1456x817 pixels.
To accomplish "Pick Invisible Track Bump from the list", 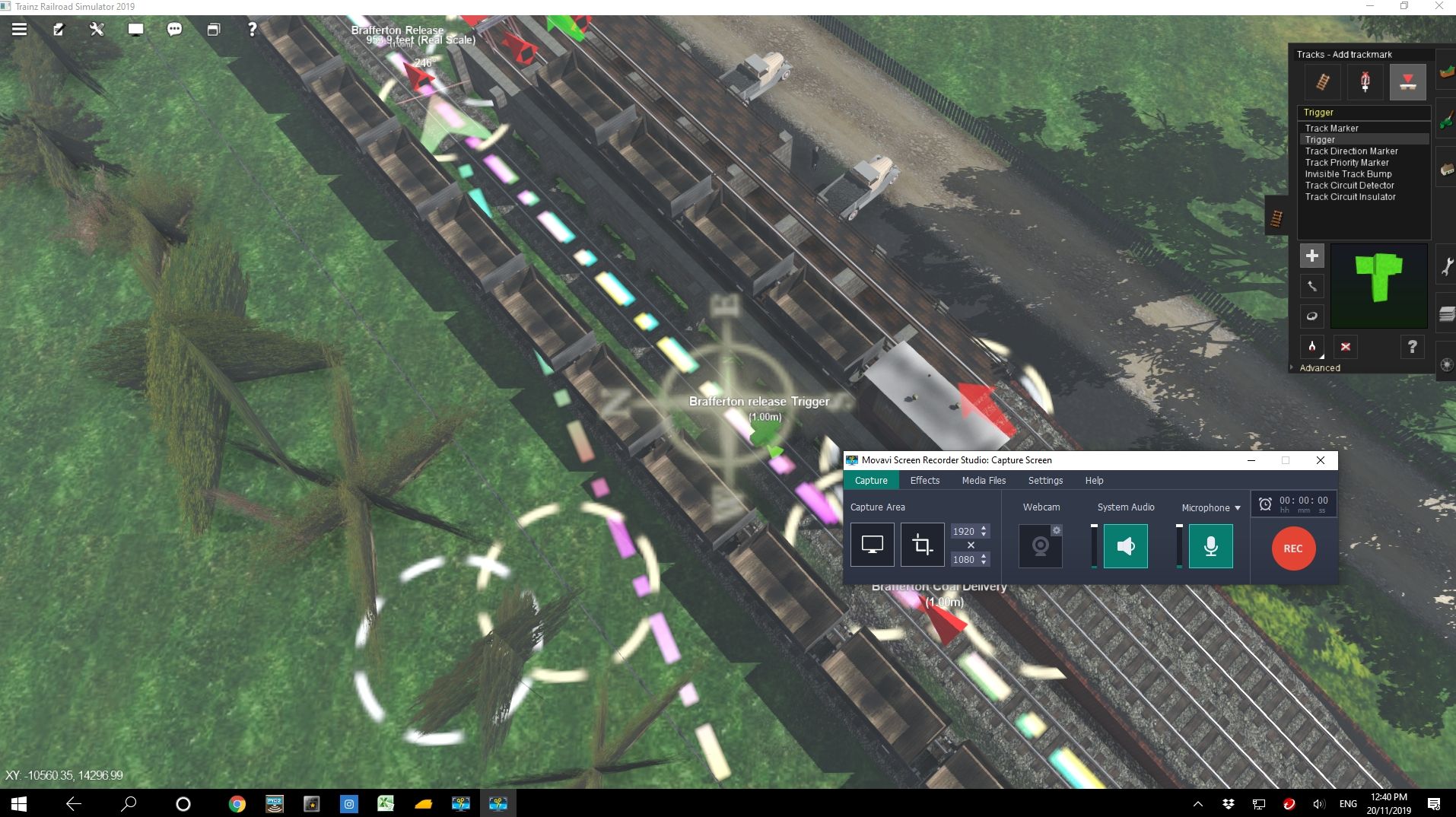I will (x=1348, y=174).
